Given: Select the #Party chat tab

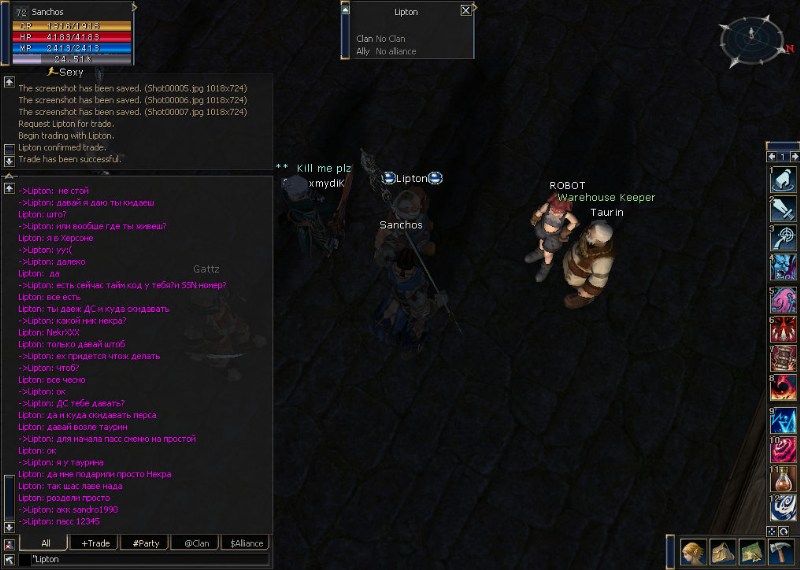Looking at the screenshot, I should tap(144, 543).
